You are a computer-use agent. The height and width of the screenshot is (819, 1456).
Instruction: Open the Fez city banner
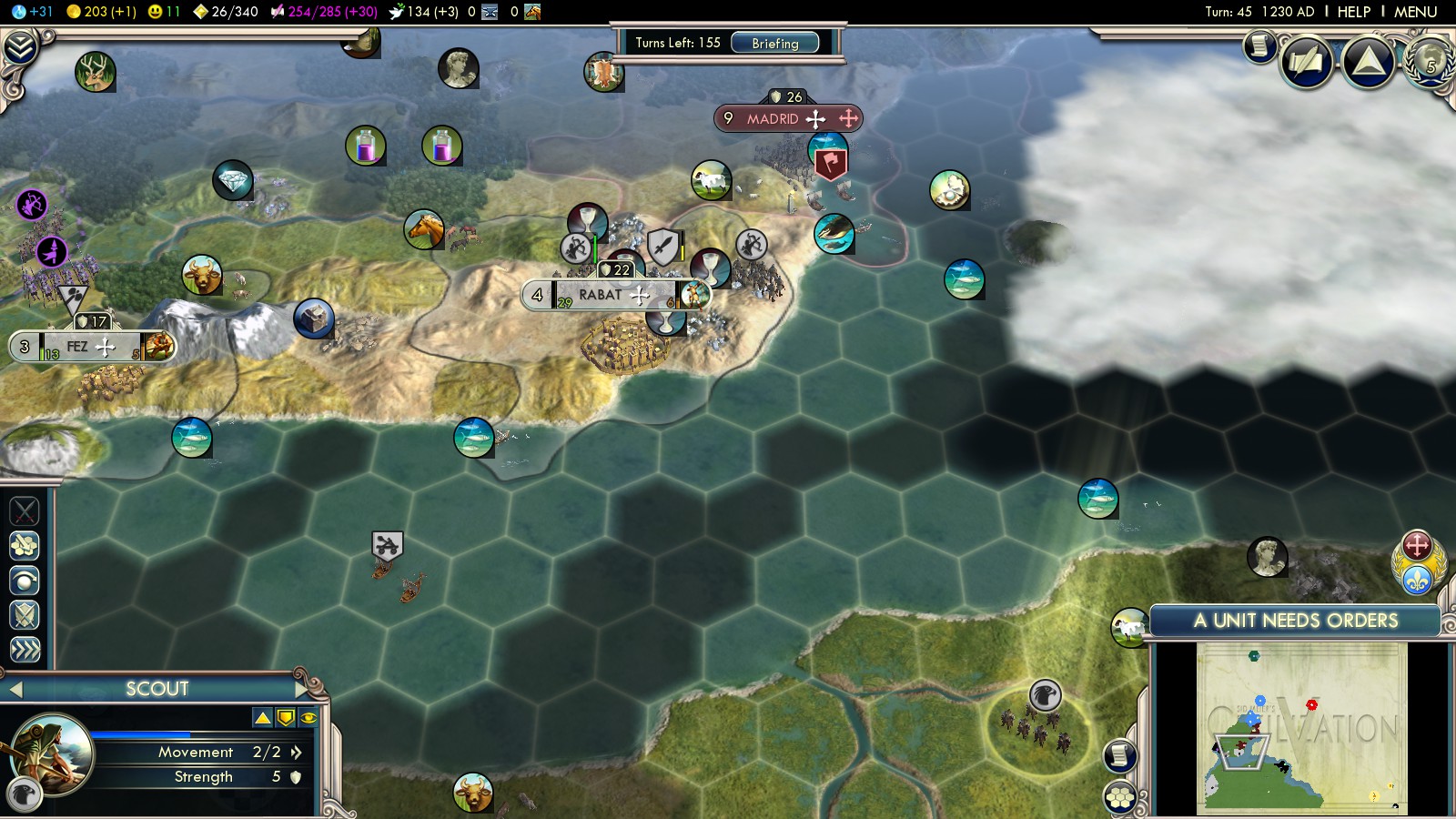(x=78, y=347)
